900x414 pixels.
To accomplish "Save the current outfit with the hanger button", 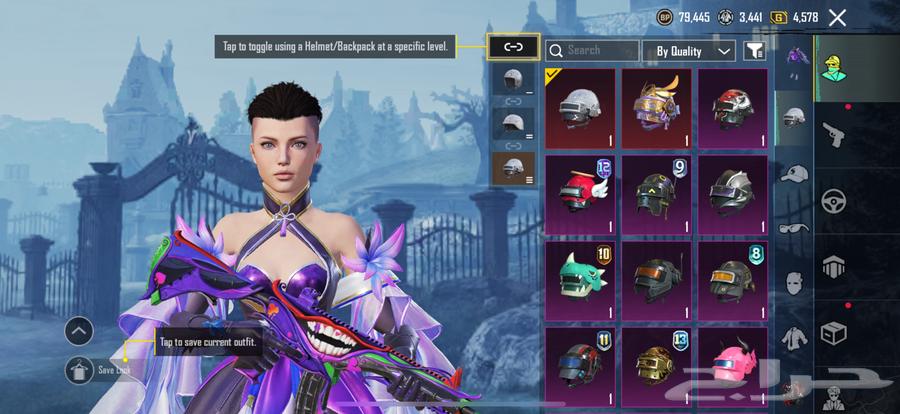I will [x=79, y=370].
